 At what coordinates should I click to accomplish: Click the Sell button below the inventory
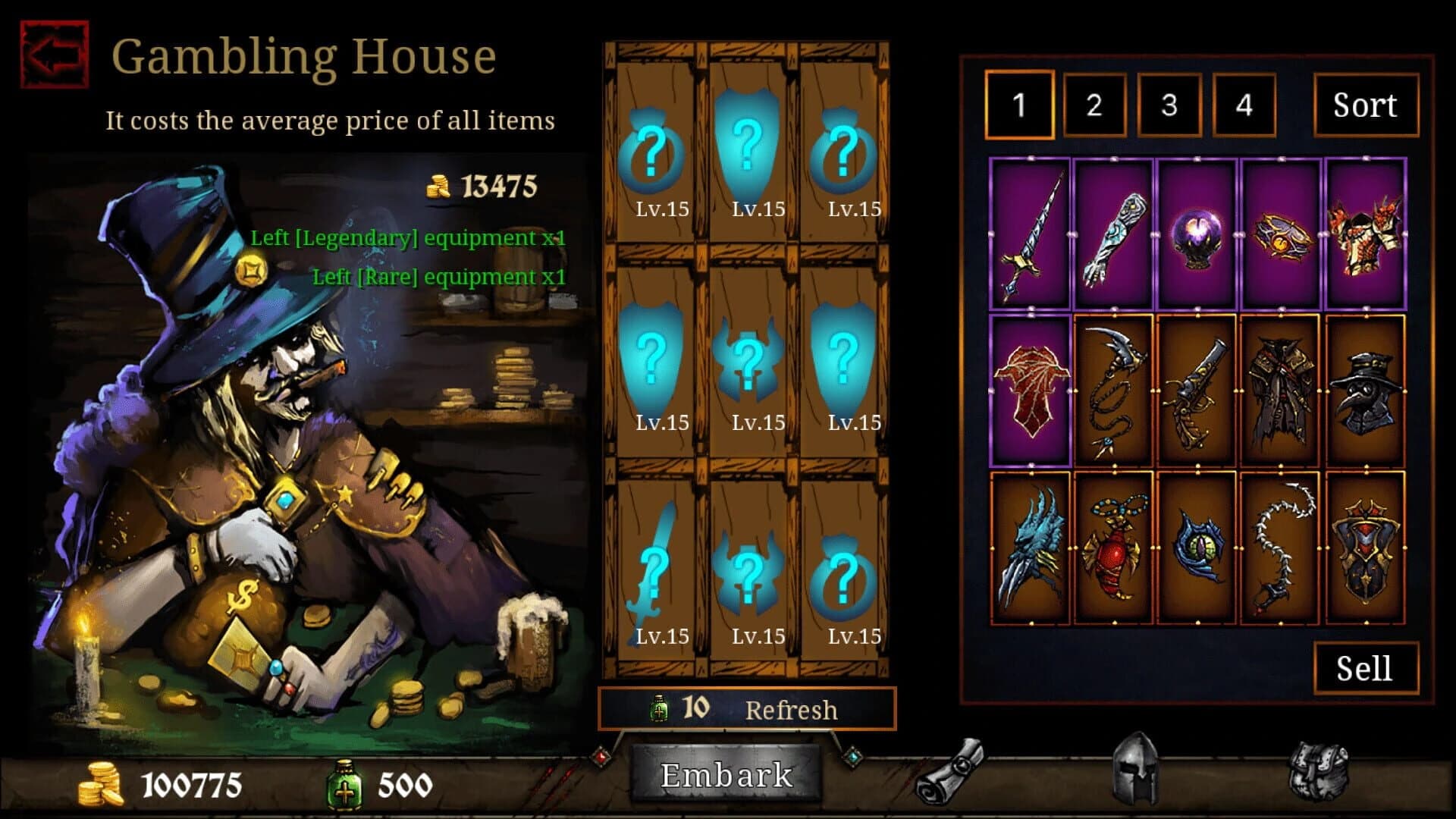click(1365, 667)
